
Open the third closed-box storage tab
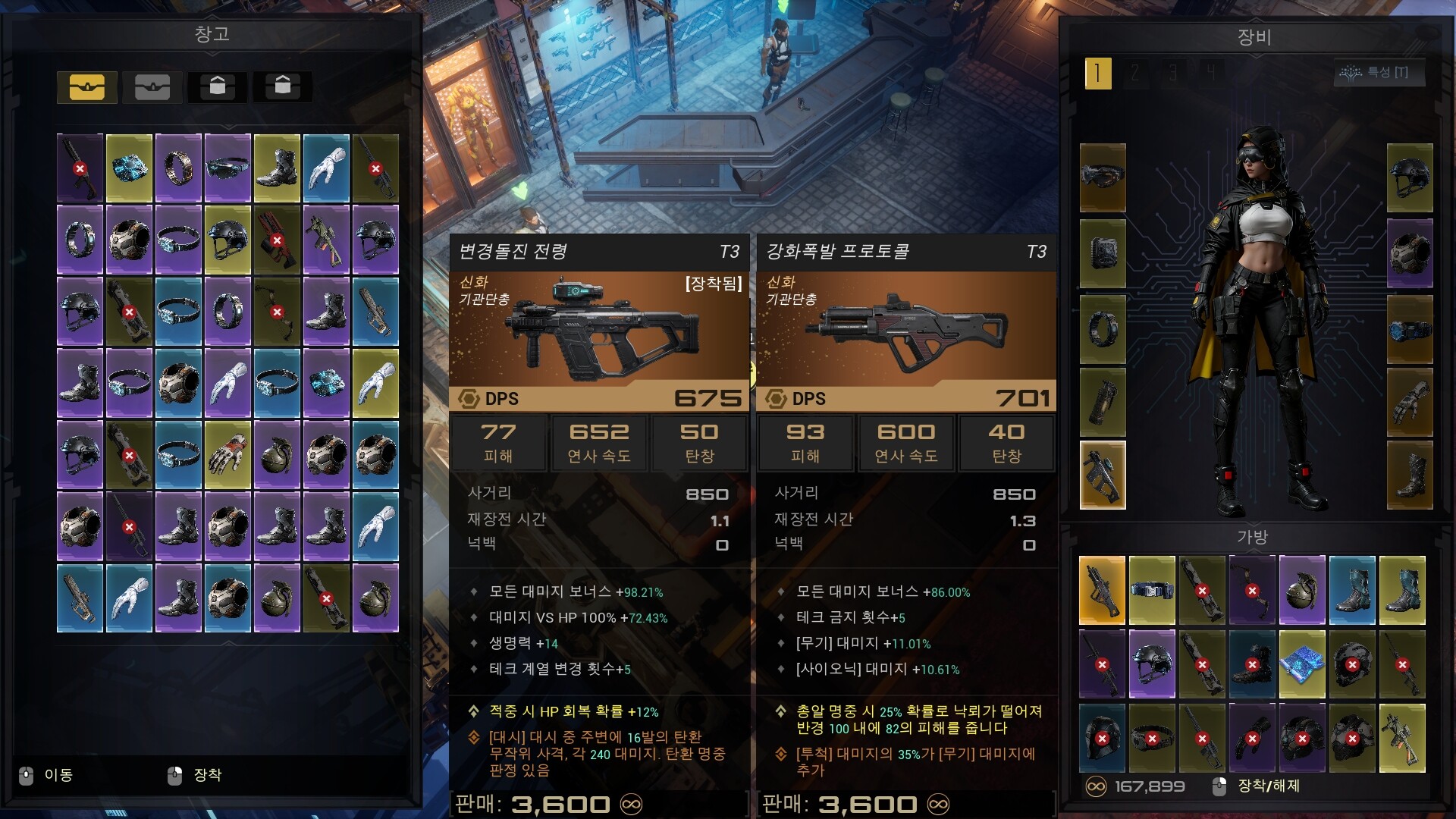(217, 86)
